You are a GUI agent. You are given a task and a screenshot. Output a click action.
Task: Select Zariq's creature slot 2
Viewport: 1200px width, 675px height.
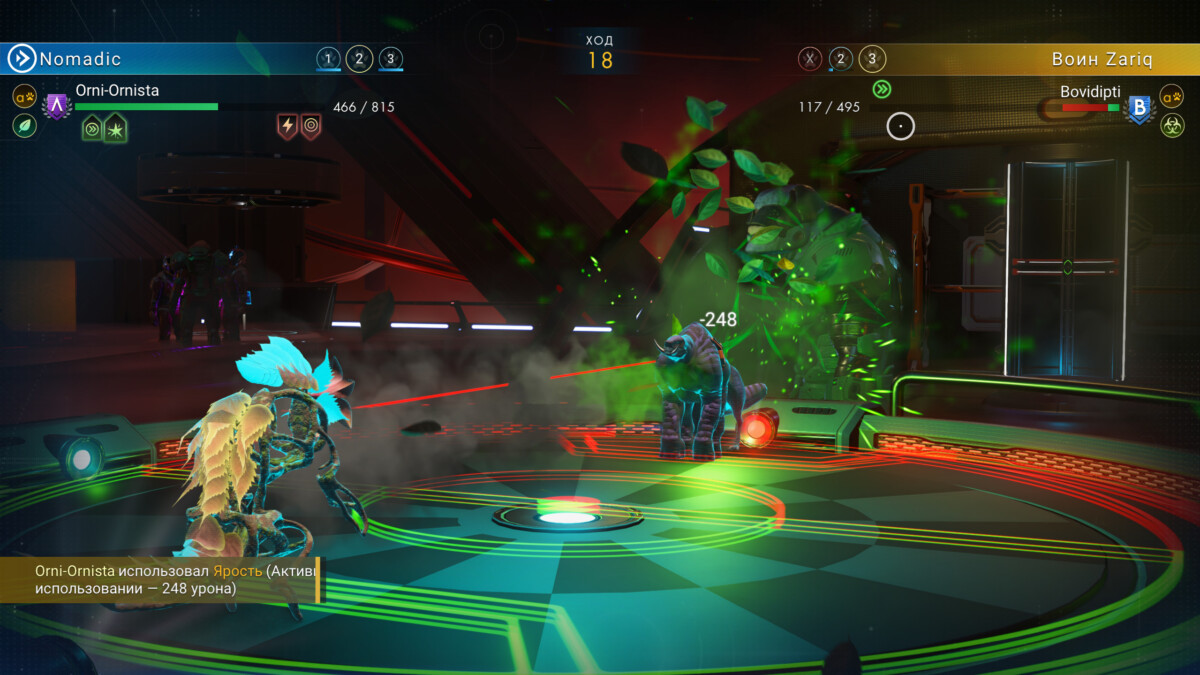[x=841, y=59]
